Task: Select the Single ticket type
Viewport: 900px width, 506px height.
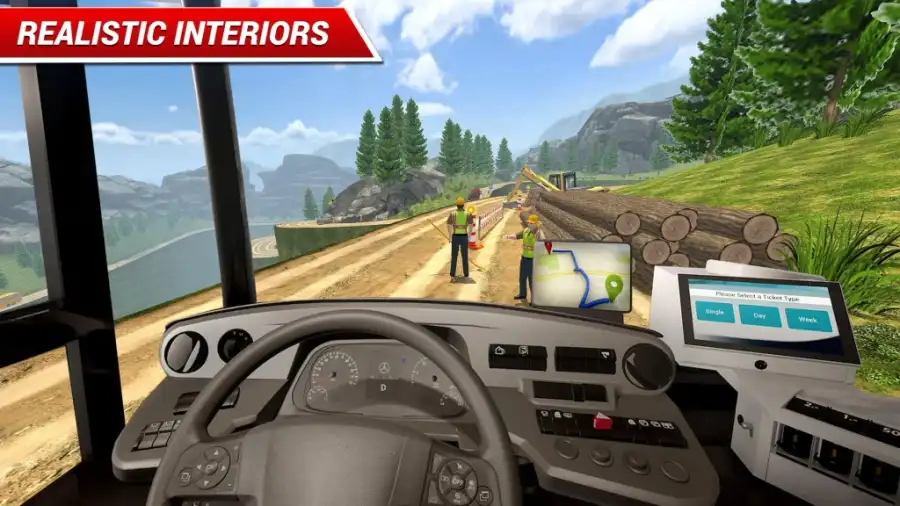Action: [717, 312]
